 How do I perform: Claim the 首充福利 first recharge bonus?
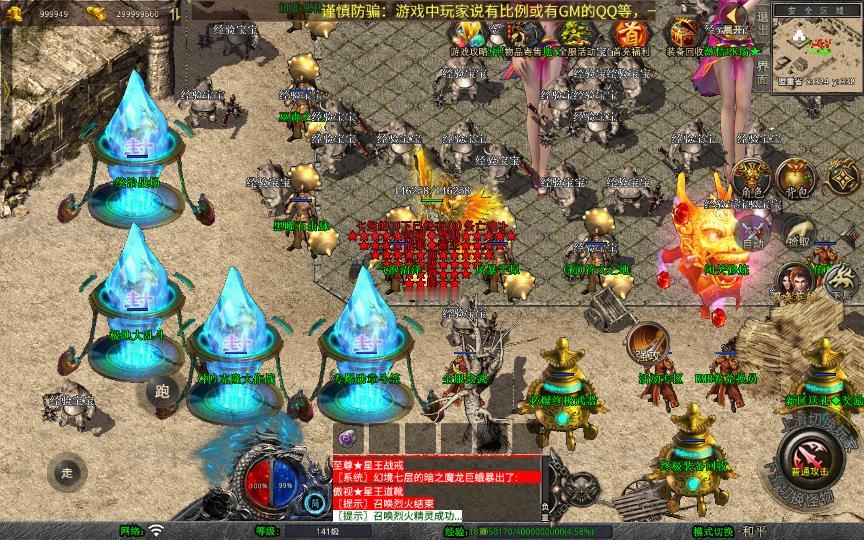tap(627, 37)
